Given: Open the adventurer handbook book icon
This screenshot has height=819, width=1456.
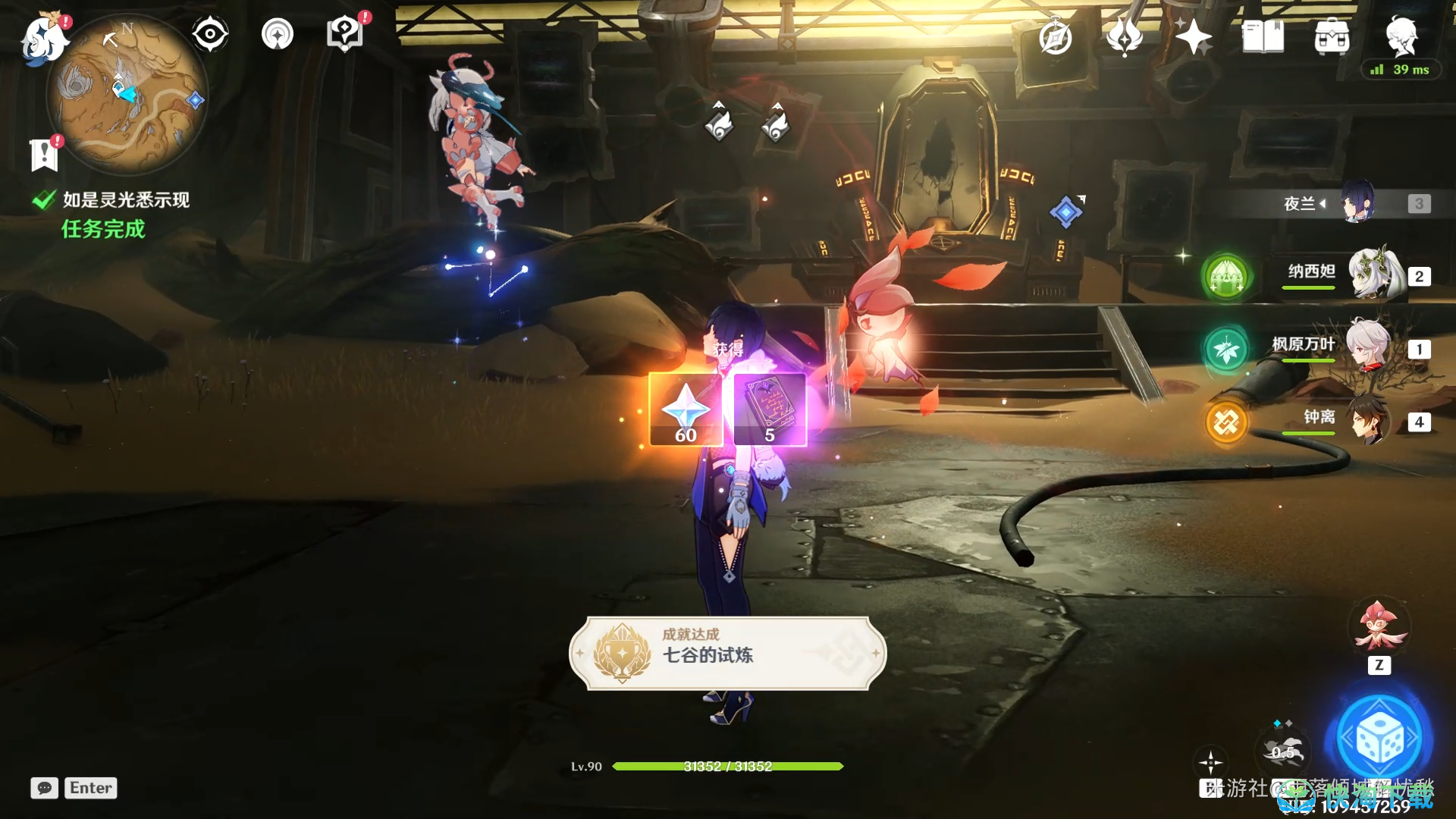Looking at the screenshot, I should [x=1263, y=36].
